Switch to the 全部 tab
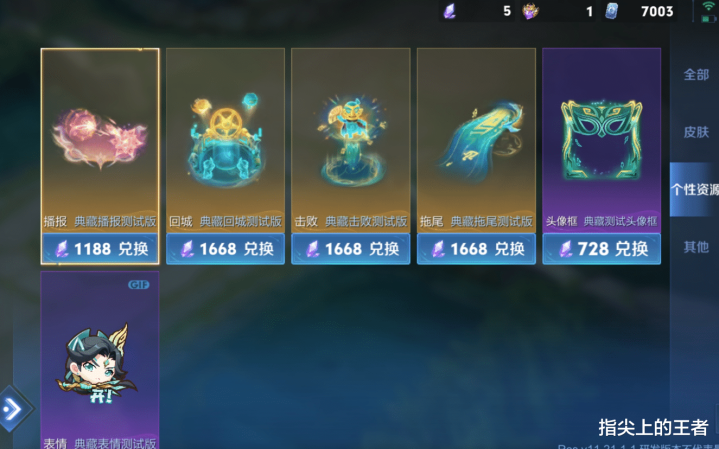 coord(696,75)
